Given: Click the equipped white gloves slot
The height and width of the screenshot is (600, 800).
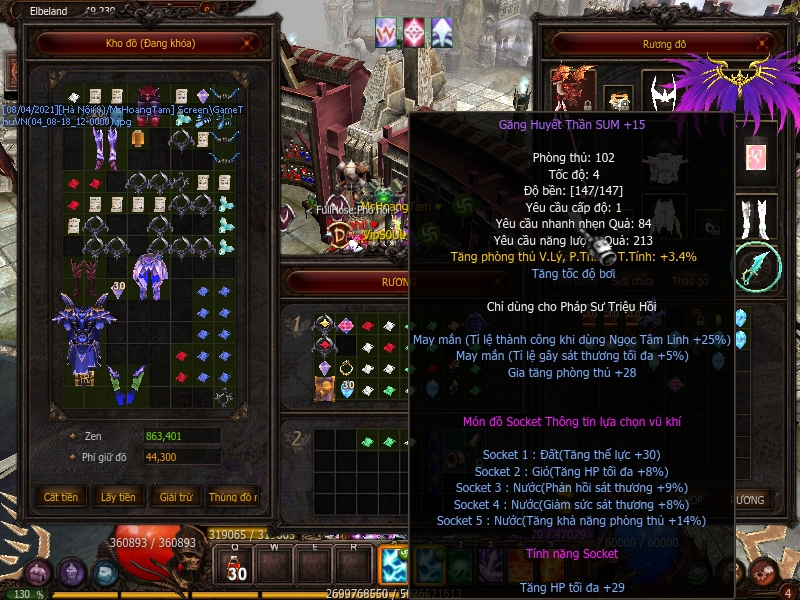Looking at the screenshot, I should click(760, 215).
